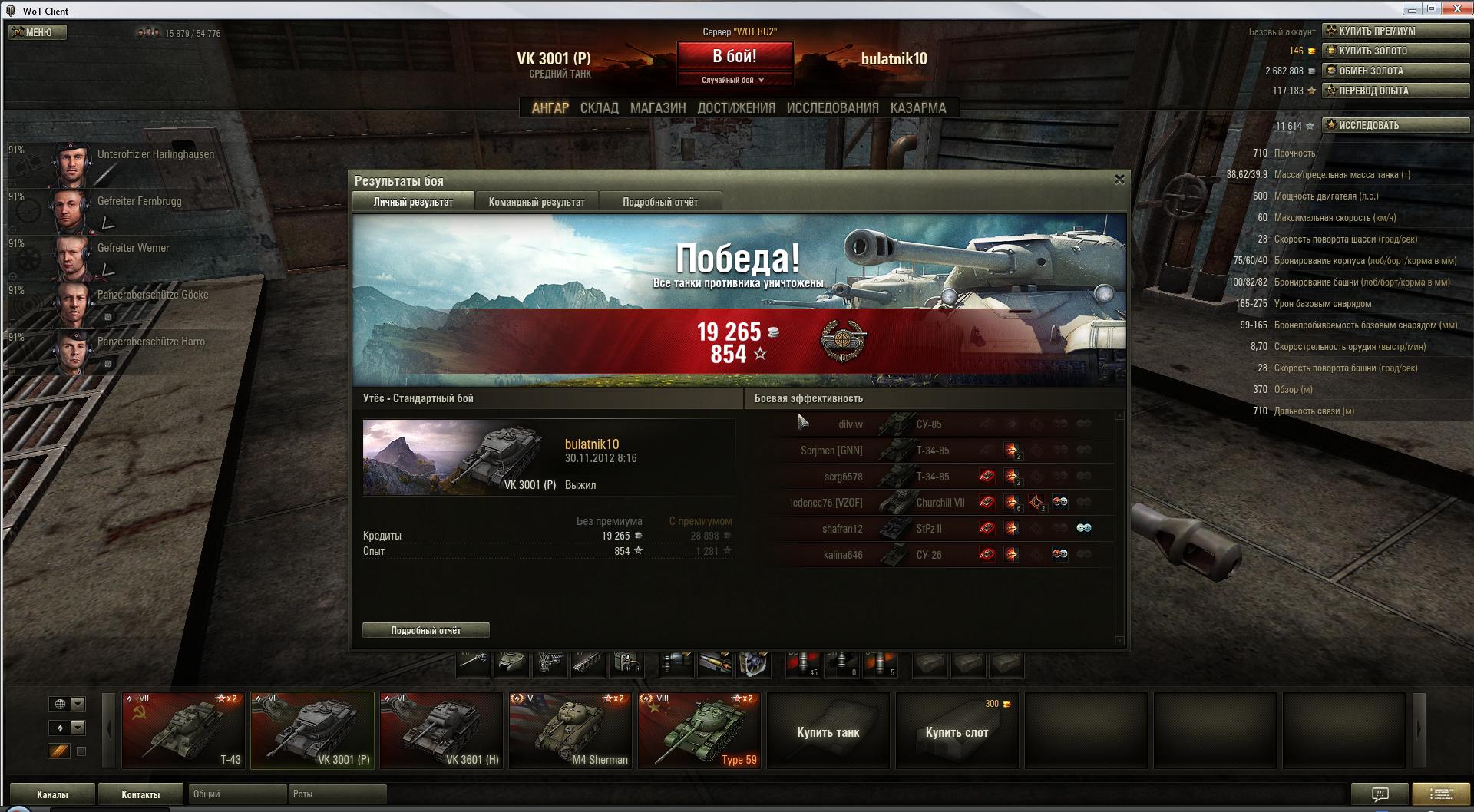This screenshot has width=1474, height=812.
Task: Open the МАГАЗИН section
Action: coord(658,108)
